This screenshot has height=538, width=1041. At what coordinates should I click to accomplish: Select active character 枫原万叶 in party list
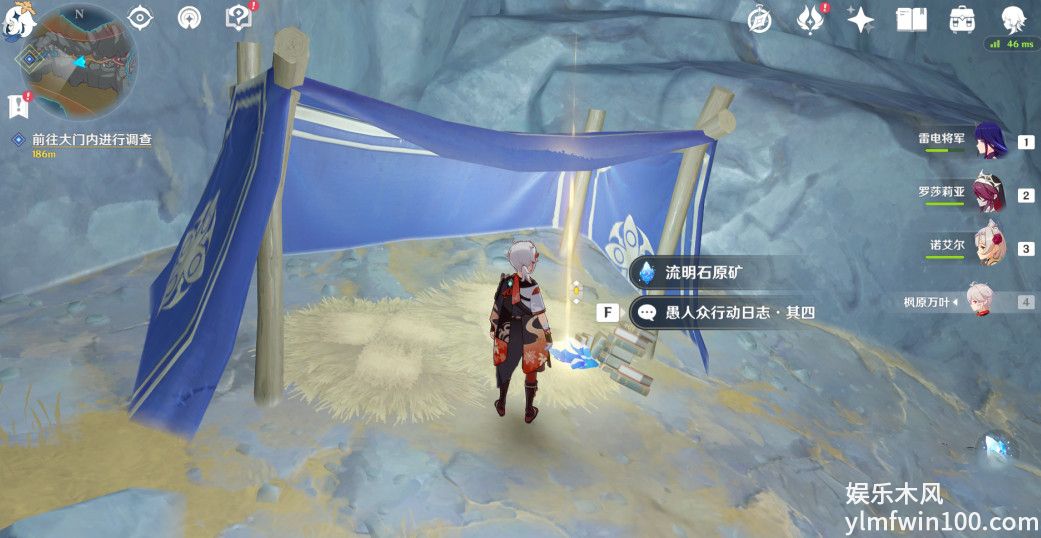coord(990,301)
